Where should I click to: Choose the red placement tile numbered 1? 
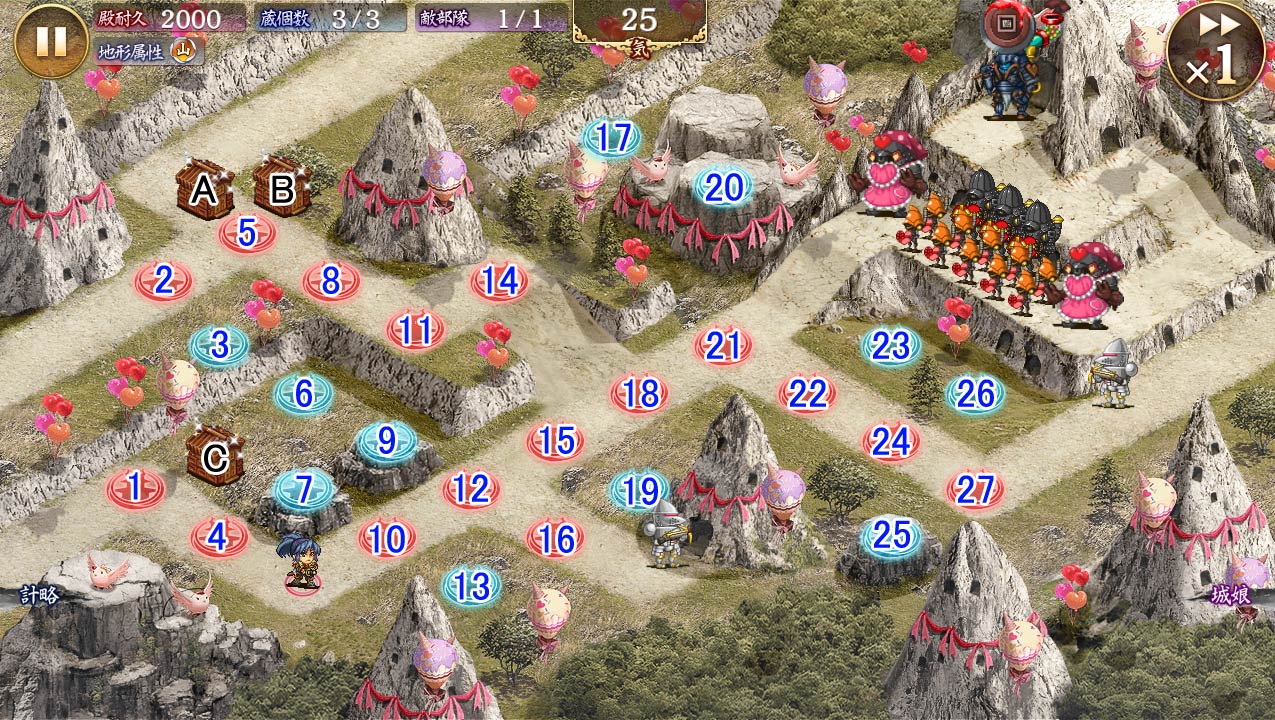pos(135,489)
